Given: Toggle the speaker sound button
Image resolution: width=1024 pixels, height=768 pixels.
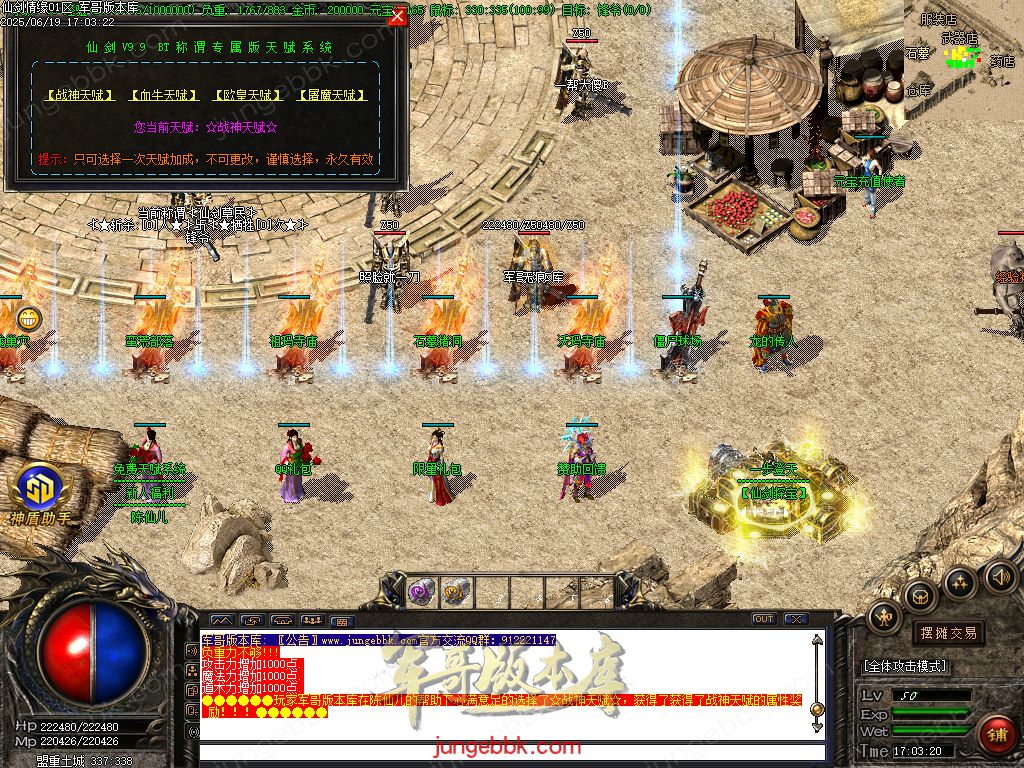Looking at the screenshot, I should tap(1000, 576).
